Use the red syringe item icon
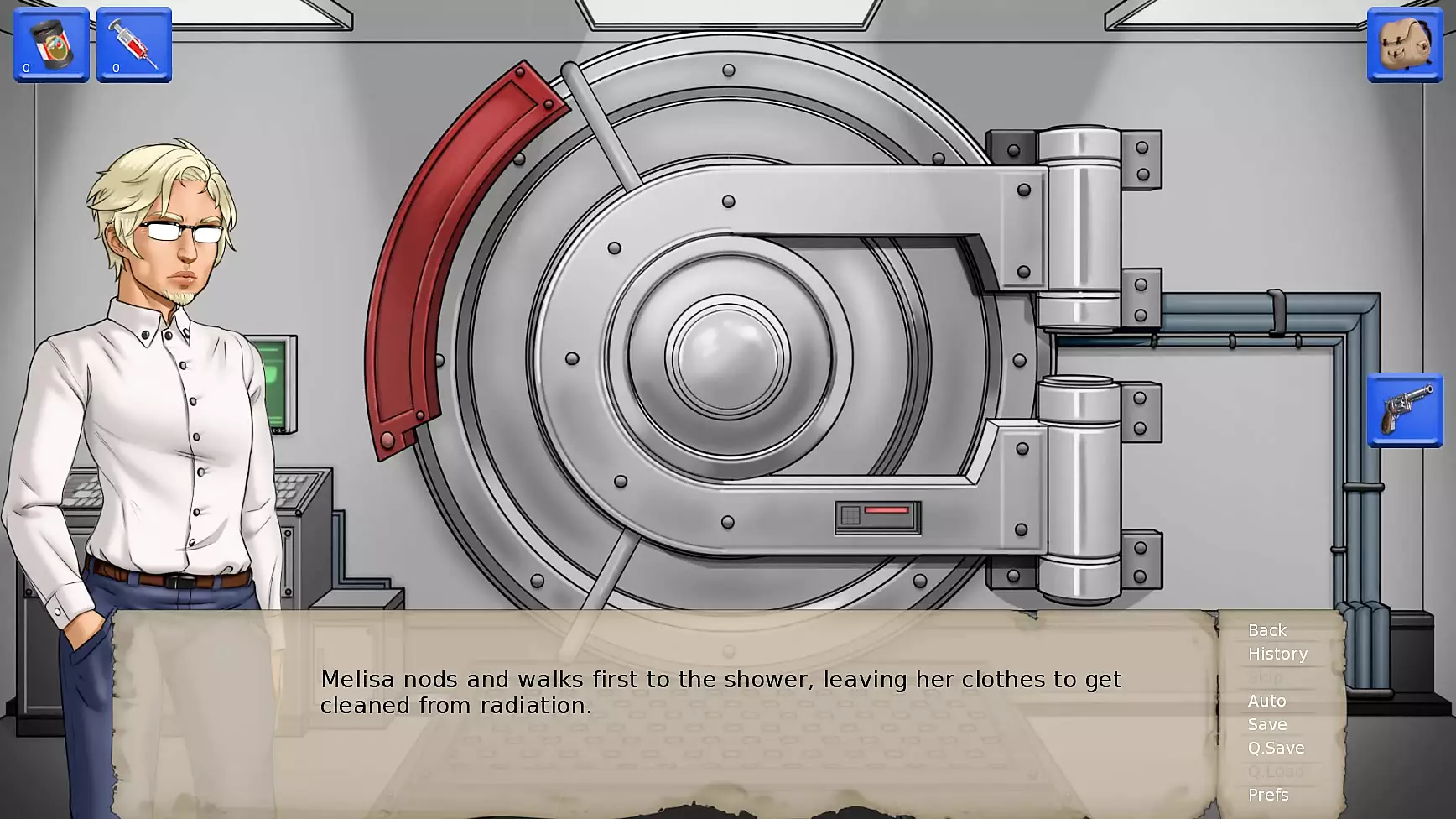The width and height of the screenshot is (1456, 819). pyautogui.click(x=134, y=44)
